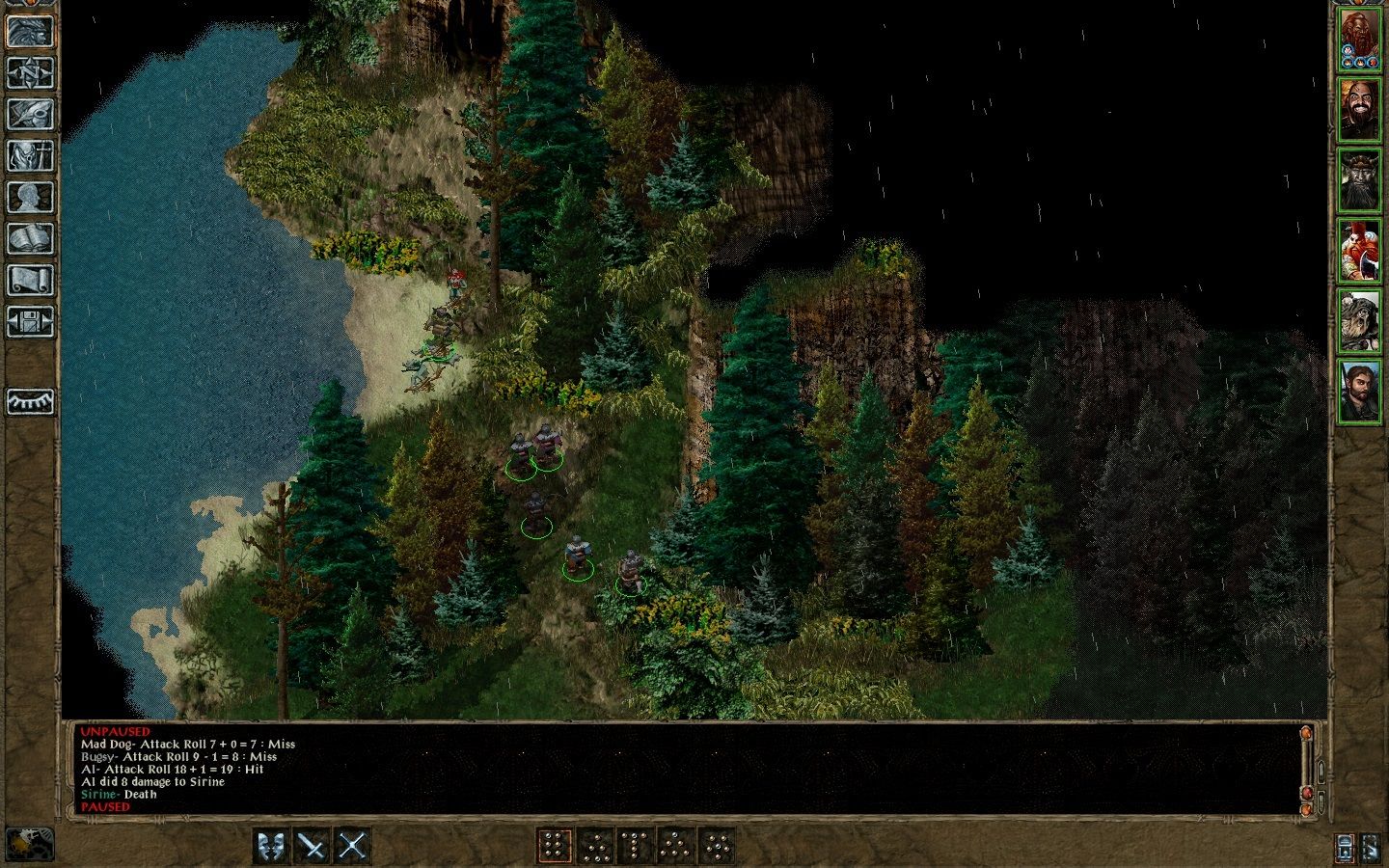
Task: Select the grinning black-bearded man portrait
Action: coord(1360,110)
